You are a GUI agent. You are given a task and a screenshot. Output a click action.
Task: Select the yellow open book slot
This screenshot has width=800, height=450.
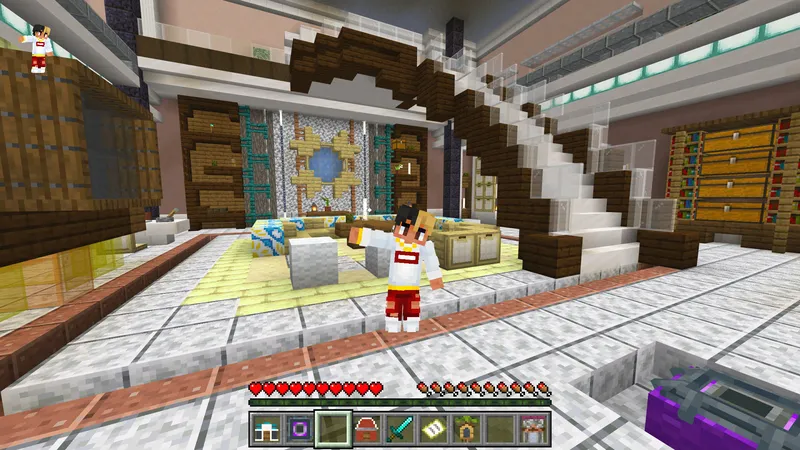click(432, 428)
